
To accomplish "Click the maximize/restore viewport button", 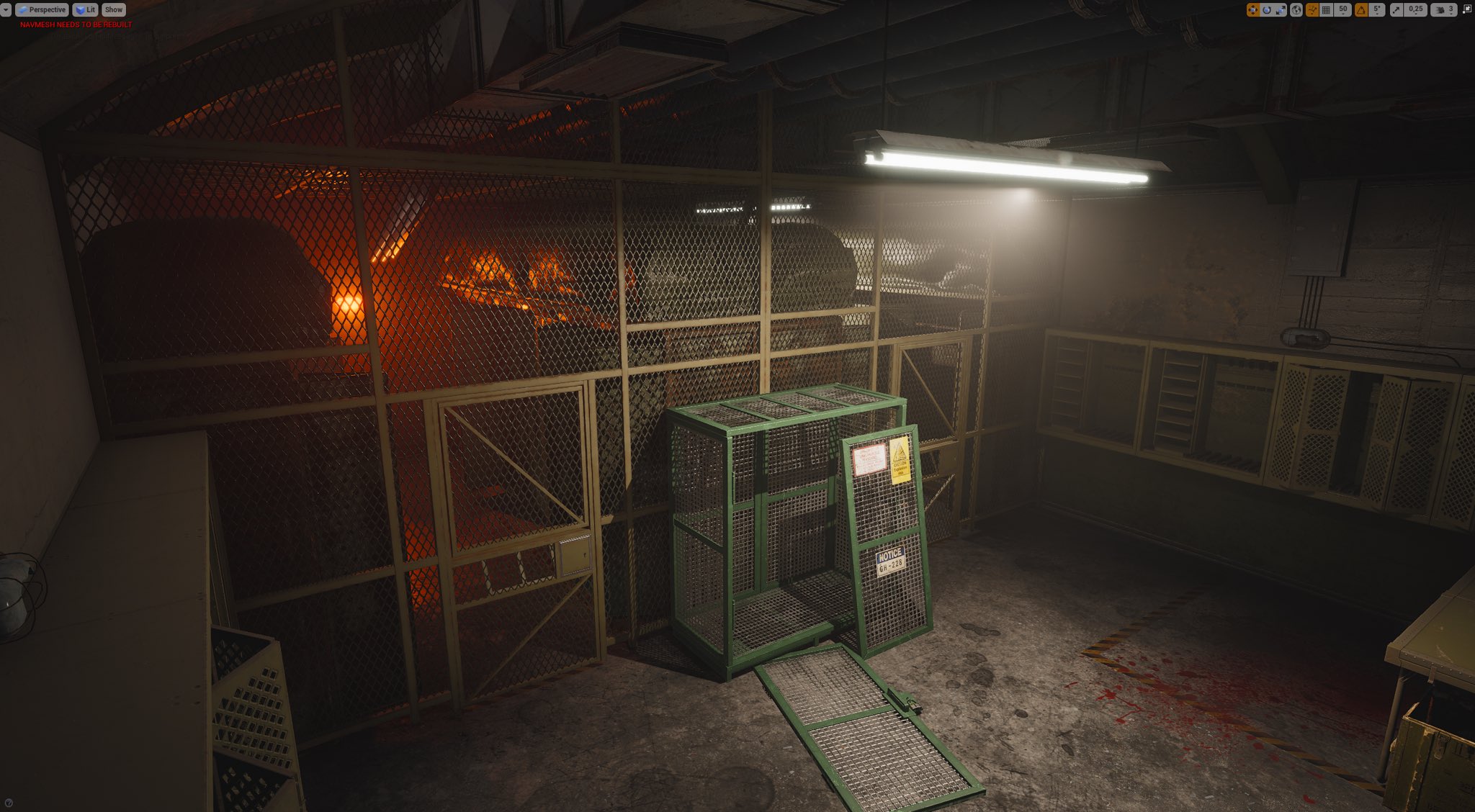I will click(x=1467, y=10).
